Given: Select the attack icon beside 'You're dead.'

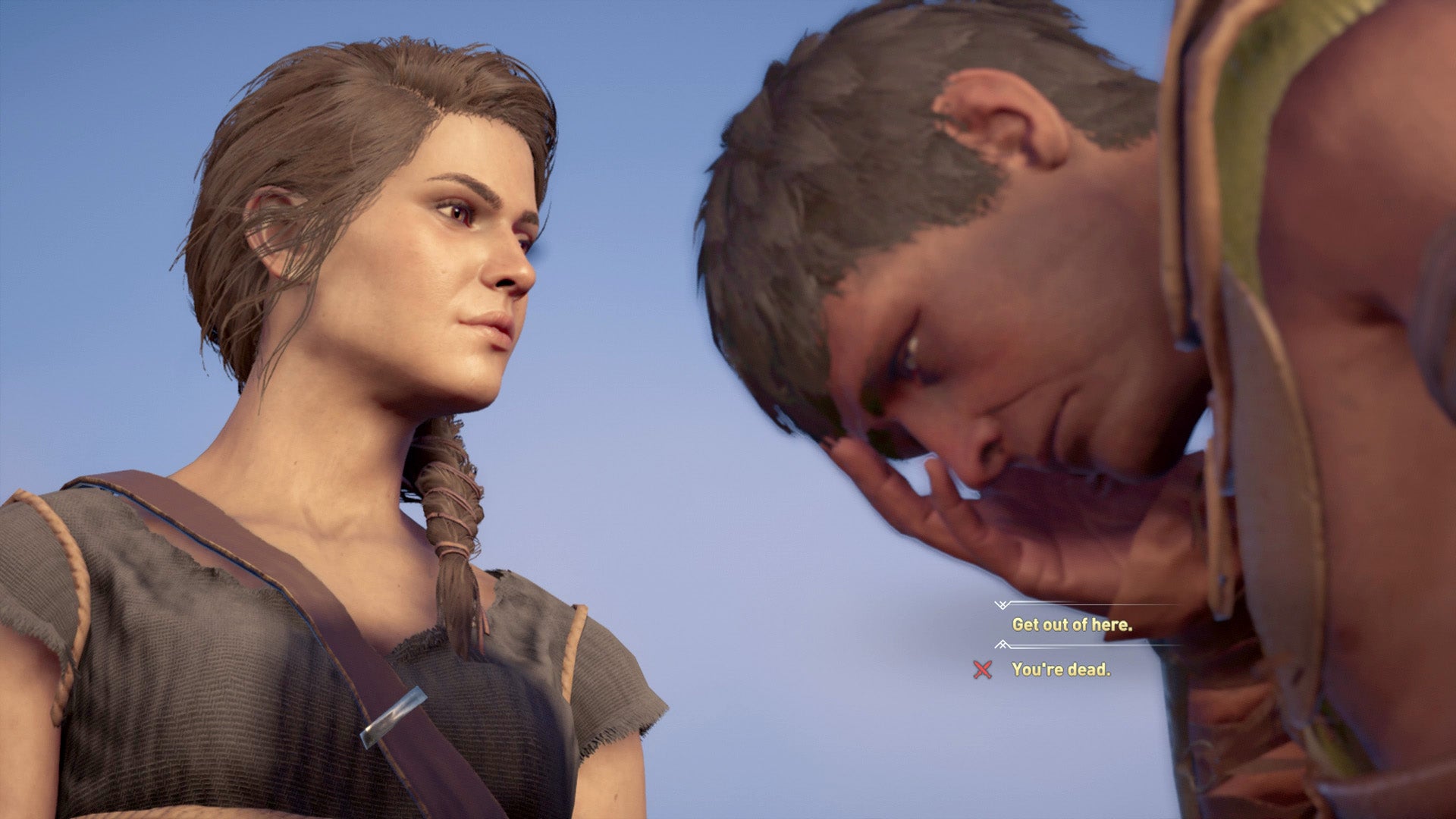Looking at the screenshot, I should [x=982, y=670].
